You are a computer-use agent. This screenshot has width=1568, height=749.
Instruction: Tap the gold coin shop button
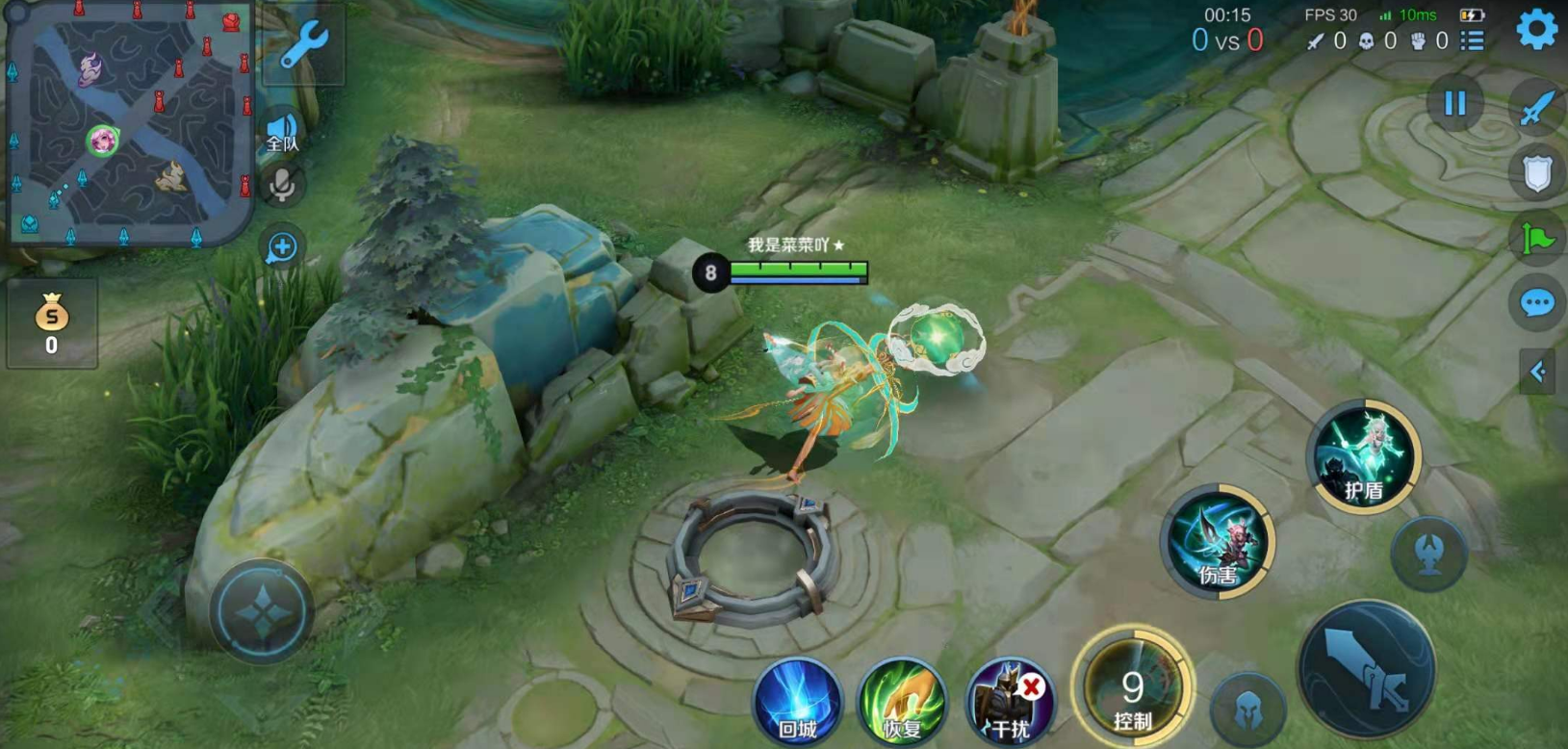(x=52, y=324)
